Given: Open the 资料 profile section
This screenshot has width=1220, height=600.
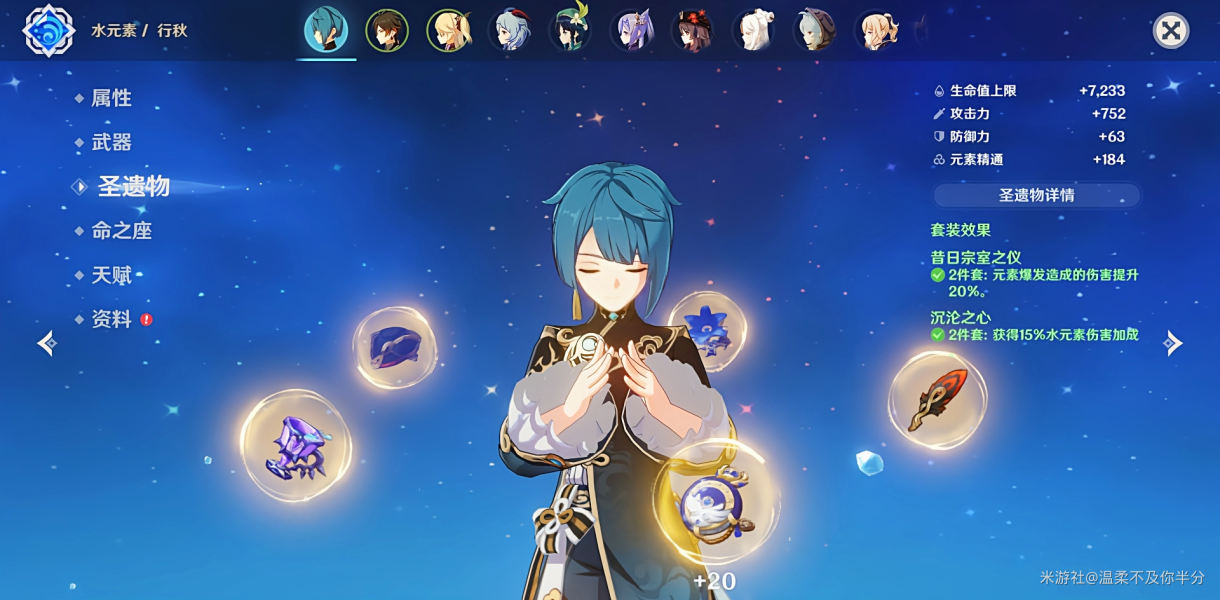Looking at the screenshot, I should [111, 319].
